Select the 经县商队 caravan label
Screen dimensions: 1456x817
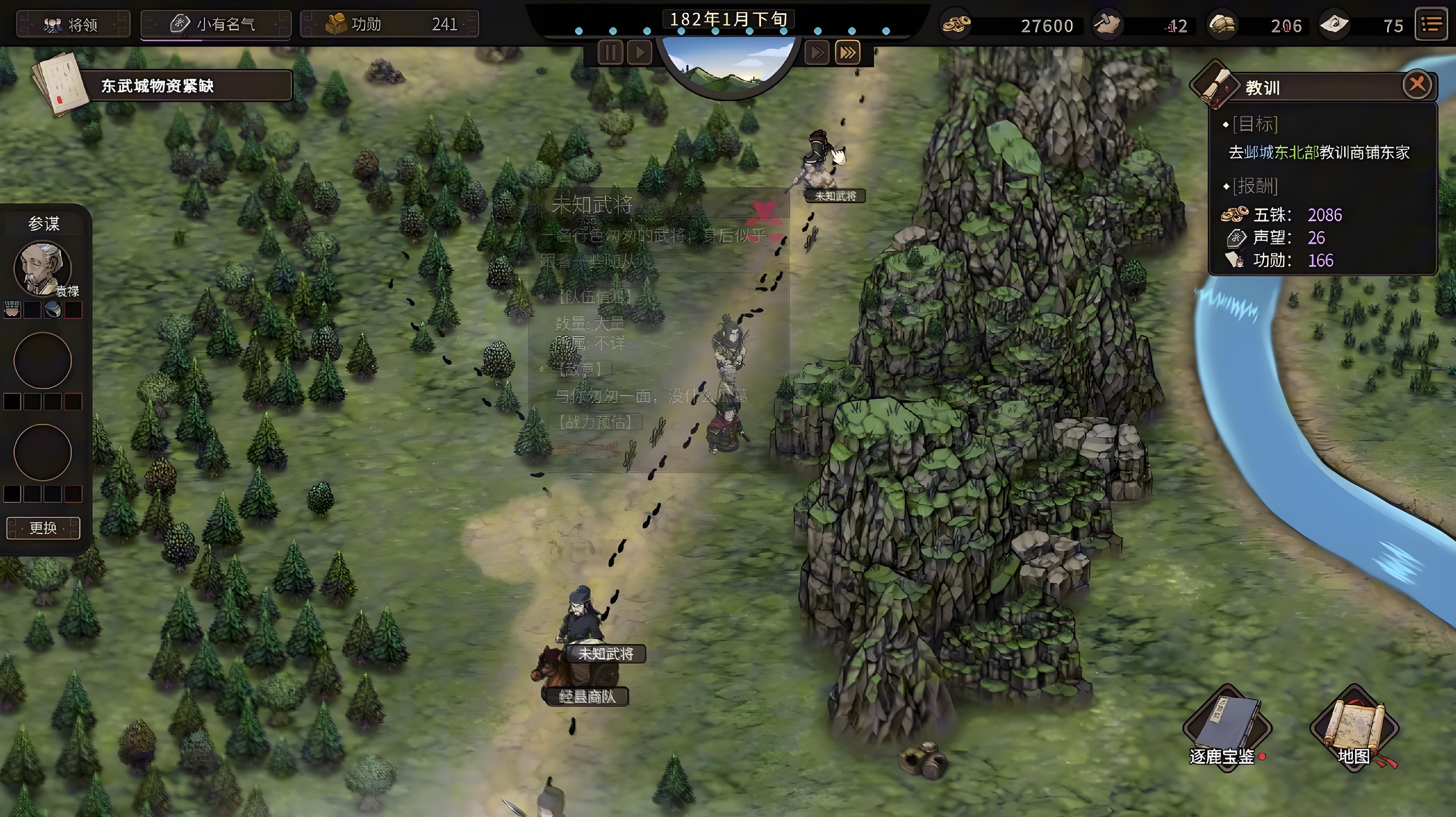coord(587,697)
